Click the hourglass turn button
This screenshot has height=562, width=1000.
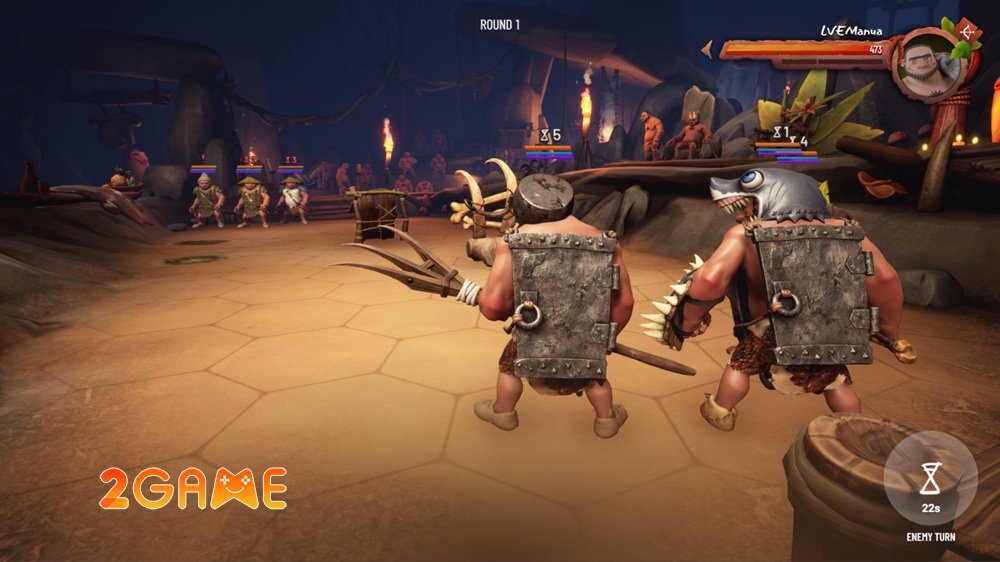tap(931, 479)
